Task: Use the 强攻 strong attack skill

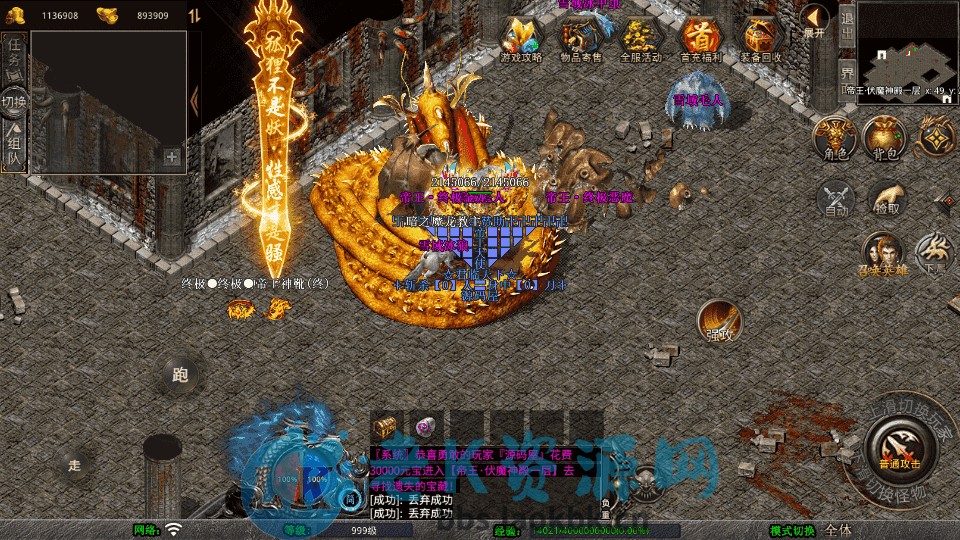Action: coord(720,322)
